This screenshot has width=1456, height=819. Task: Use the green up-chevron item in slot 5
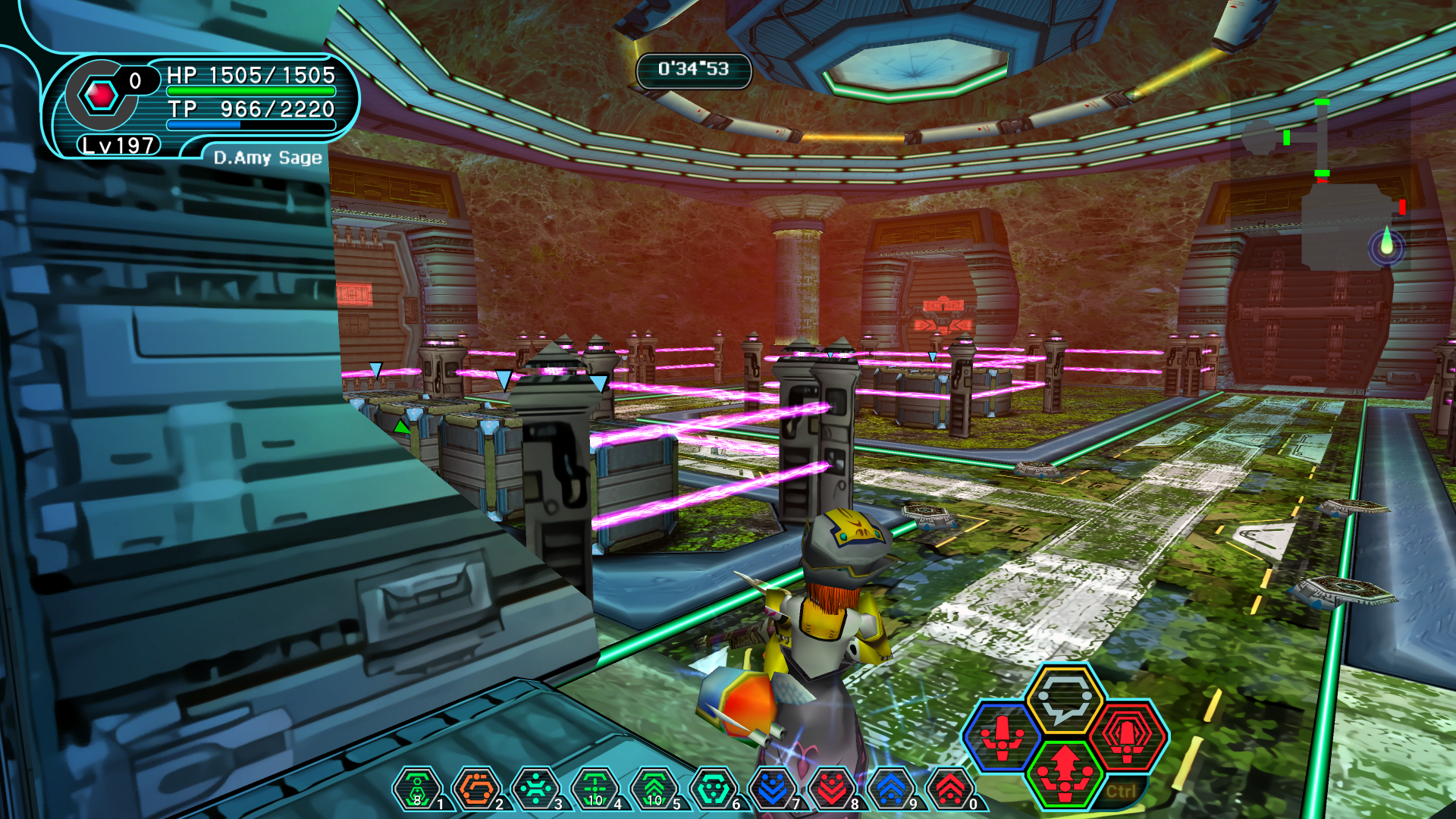(x=654, y=789)
